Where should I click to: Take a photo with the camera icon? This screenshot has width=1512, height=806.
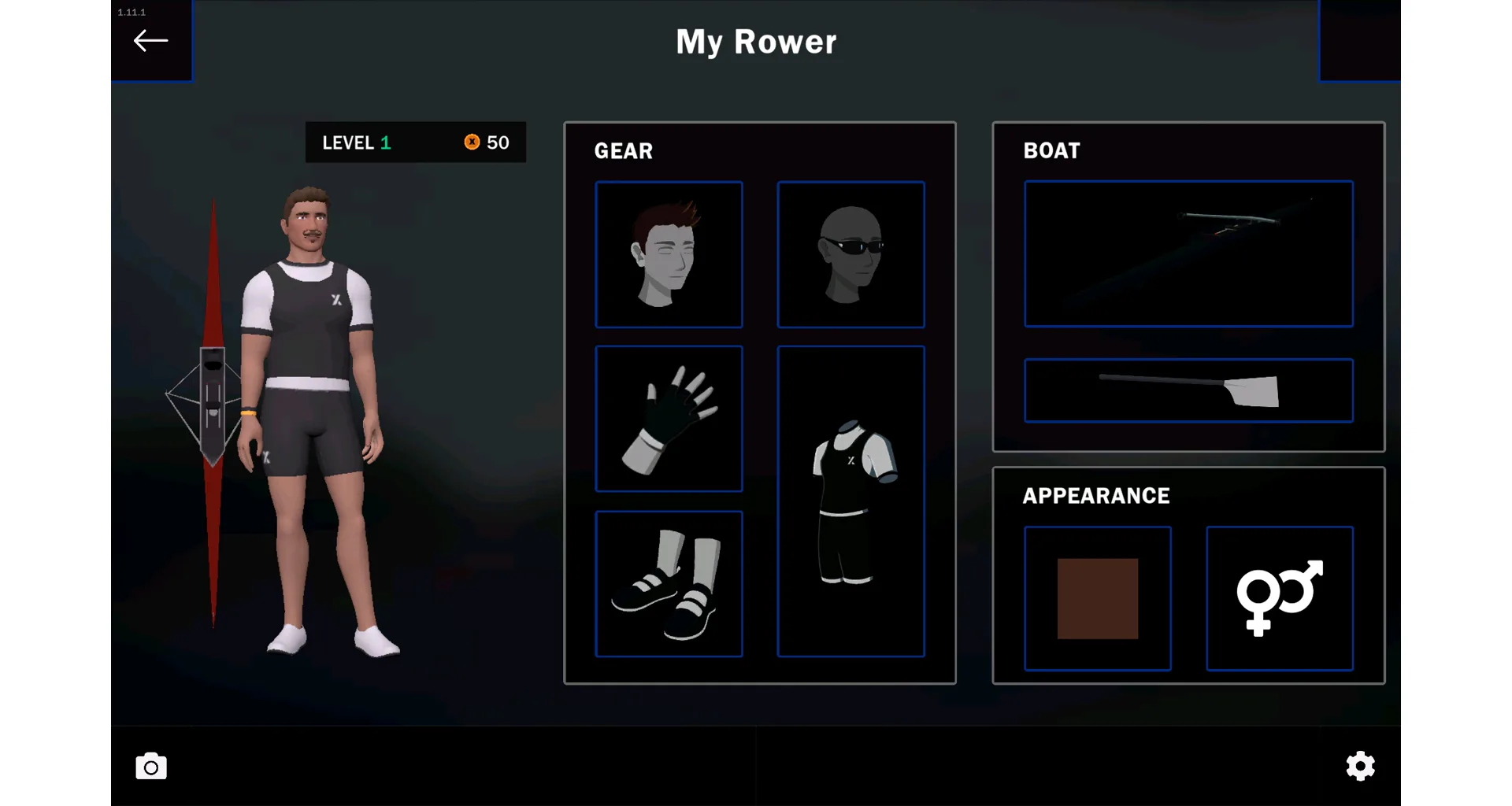pos(151,767)
